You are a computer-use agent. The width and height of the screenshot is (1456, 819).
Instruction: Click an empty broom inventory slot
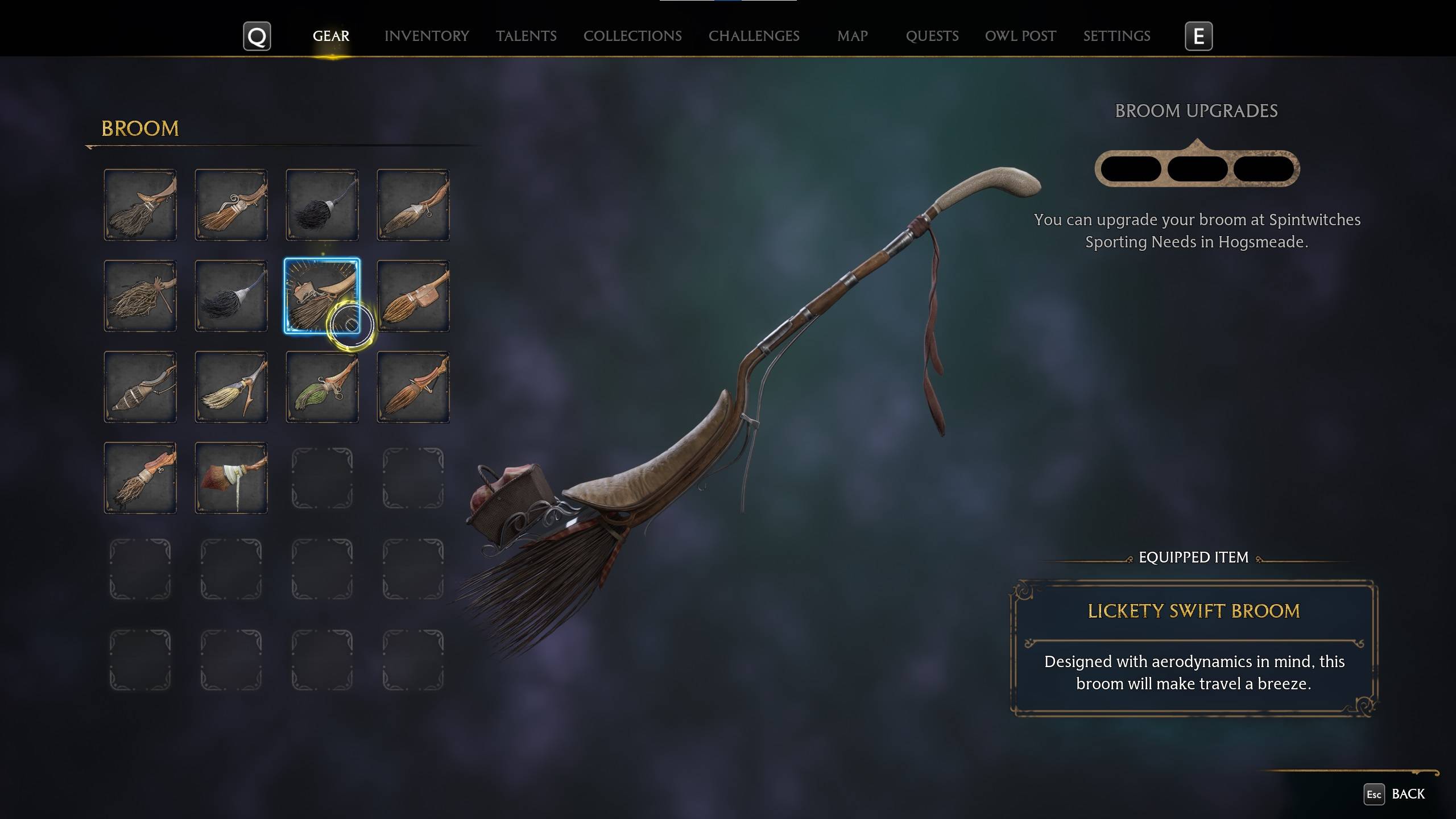pos(321,478)
